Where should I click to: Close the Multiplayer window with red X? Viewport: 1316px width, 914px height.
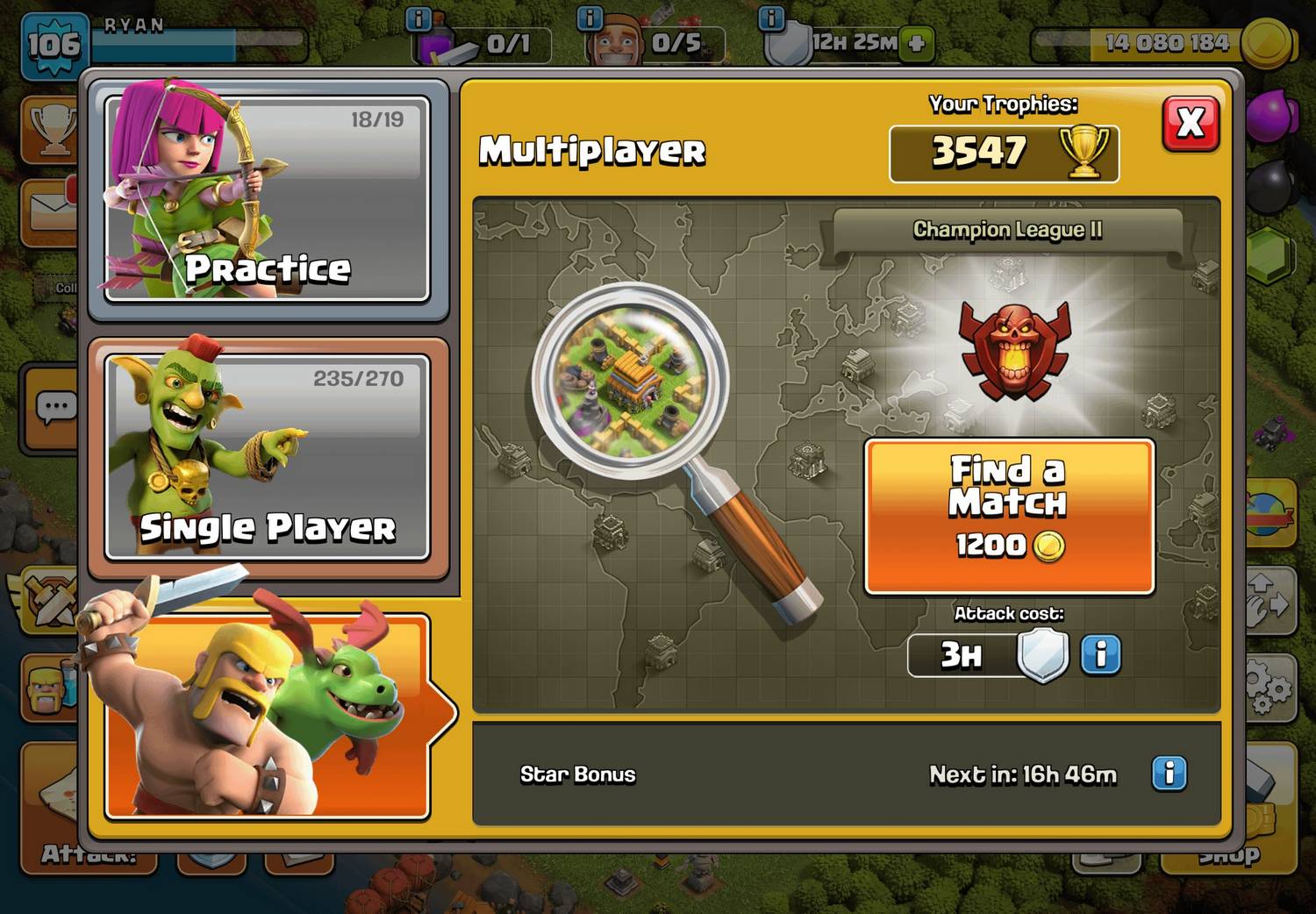click(x=1191, y=124)
